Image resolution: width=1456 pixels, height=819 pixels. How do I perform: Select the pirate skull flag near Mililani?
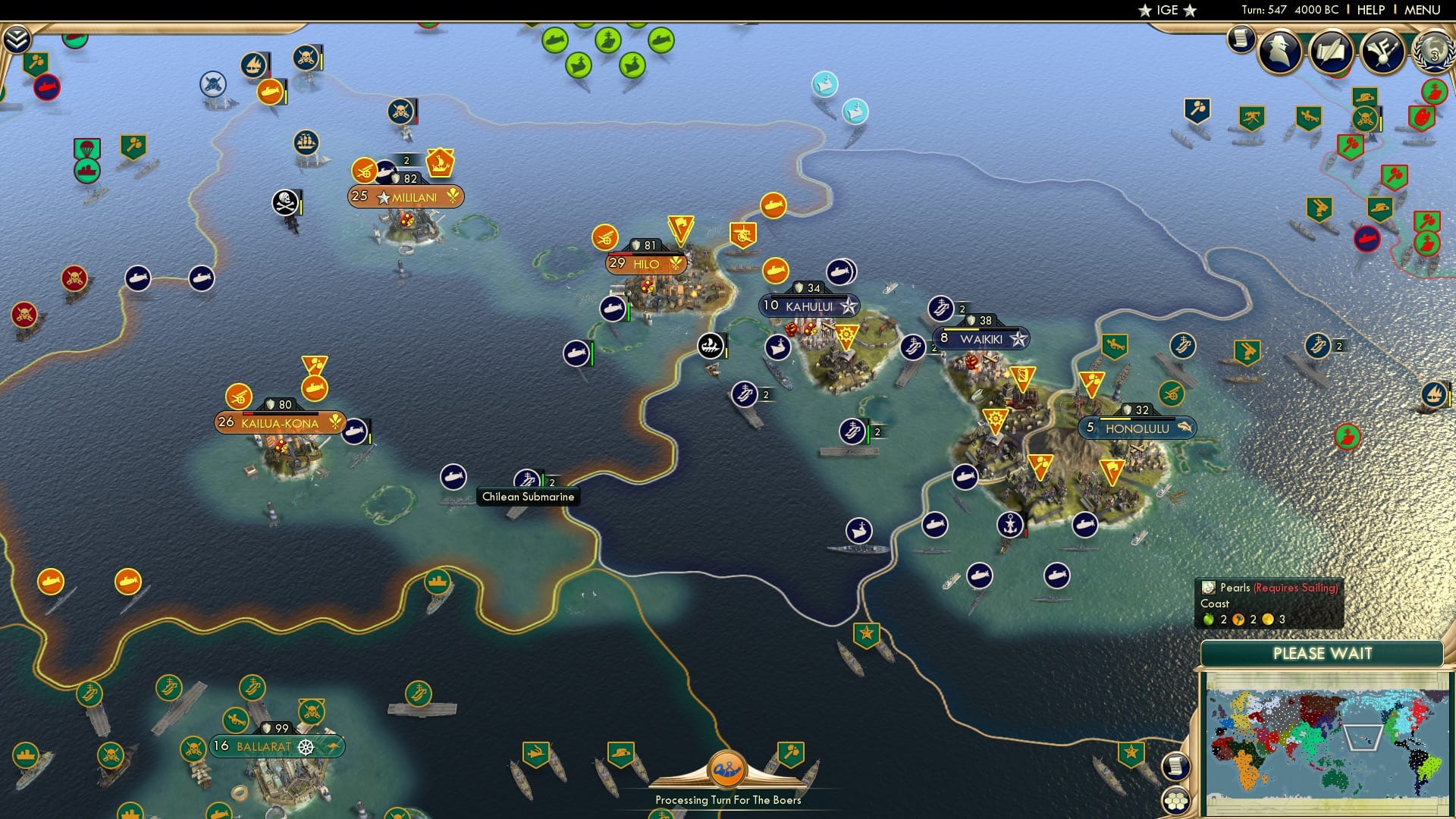[x=284, y=202]
